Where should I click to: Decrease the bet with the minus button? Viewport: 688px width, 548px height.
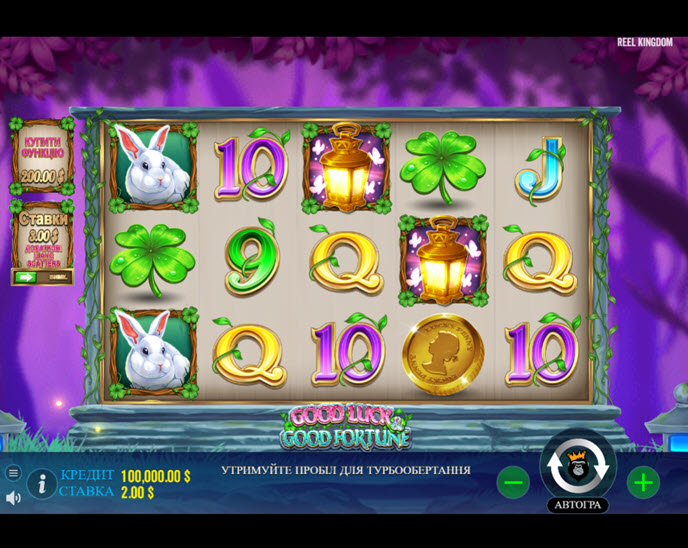coord(513,483)
